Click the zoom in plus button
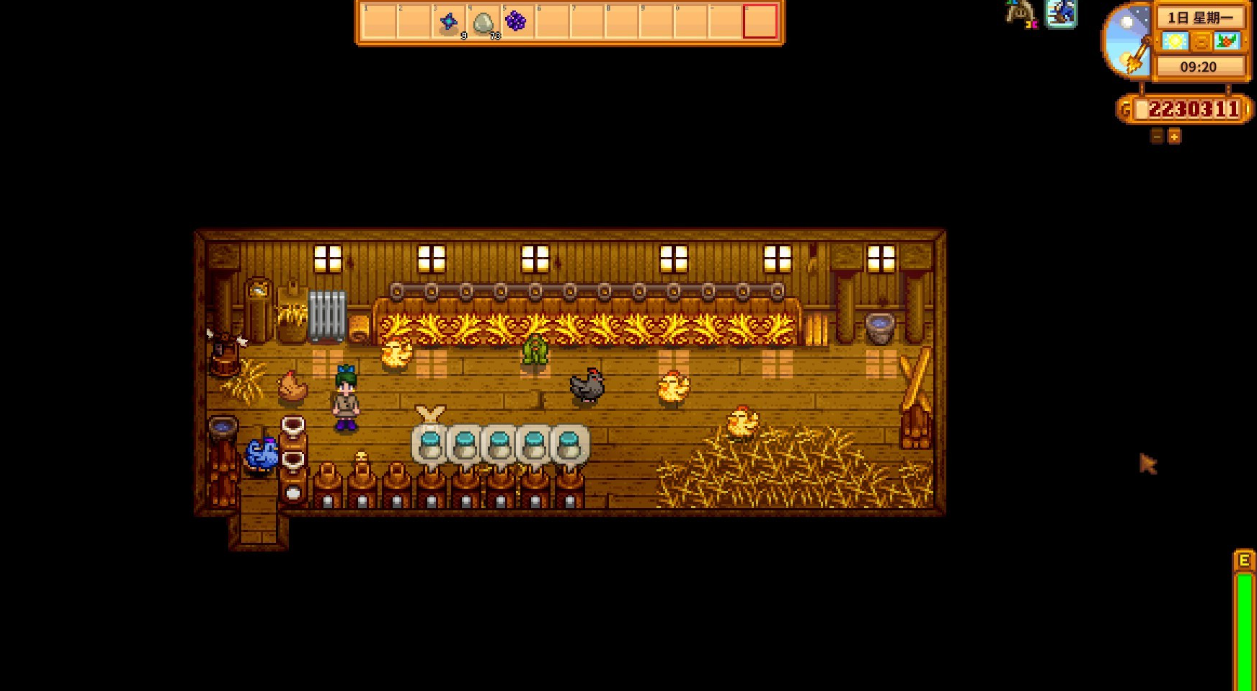This screenshot has height=691, width=1257. (x=1174, y=136)
